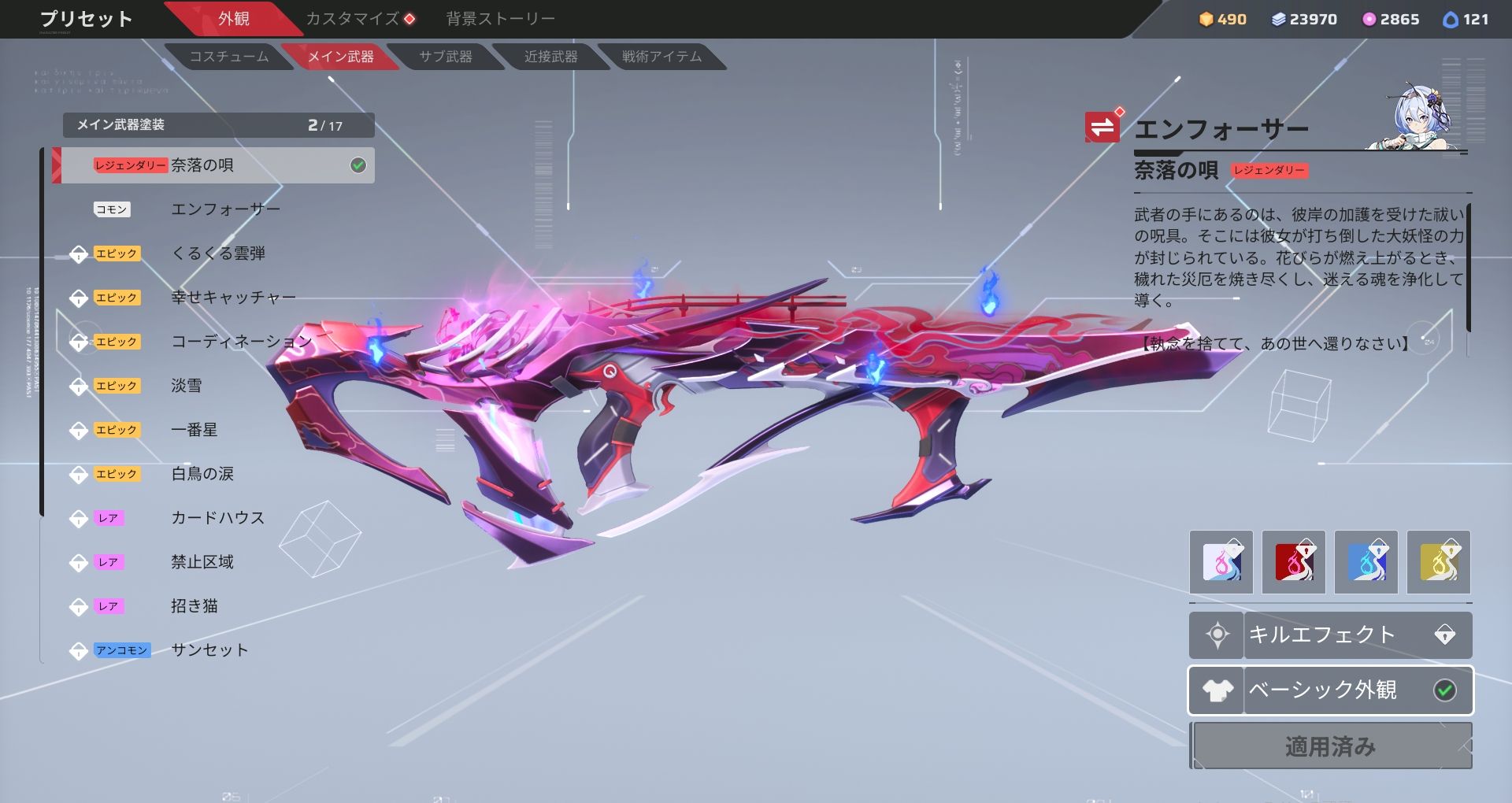Open the 近接武器 category
This screenshot has width=1512, height=803.
(x=550, y=57)
